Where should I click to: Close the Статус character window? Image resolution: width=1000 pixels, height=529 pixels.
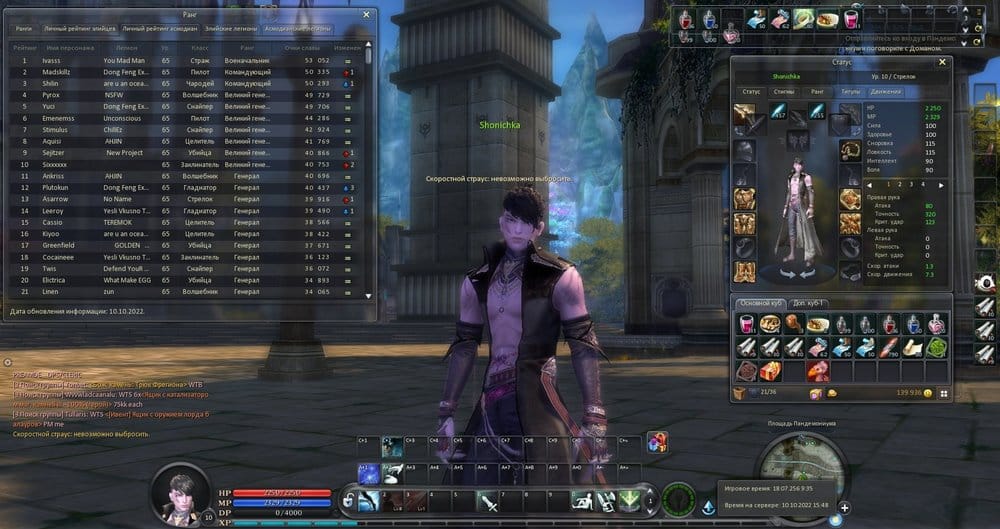[942, 63]
